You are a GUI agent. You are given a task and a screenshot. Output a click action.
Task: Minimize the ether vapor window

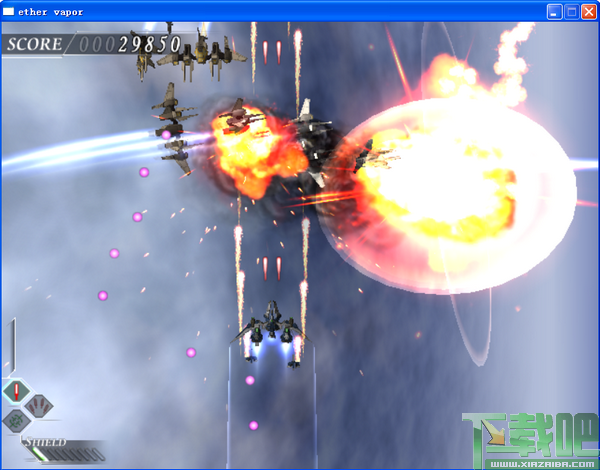click(554, 12)
